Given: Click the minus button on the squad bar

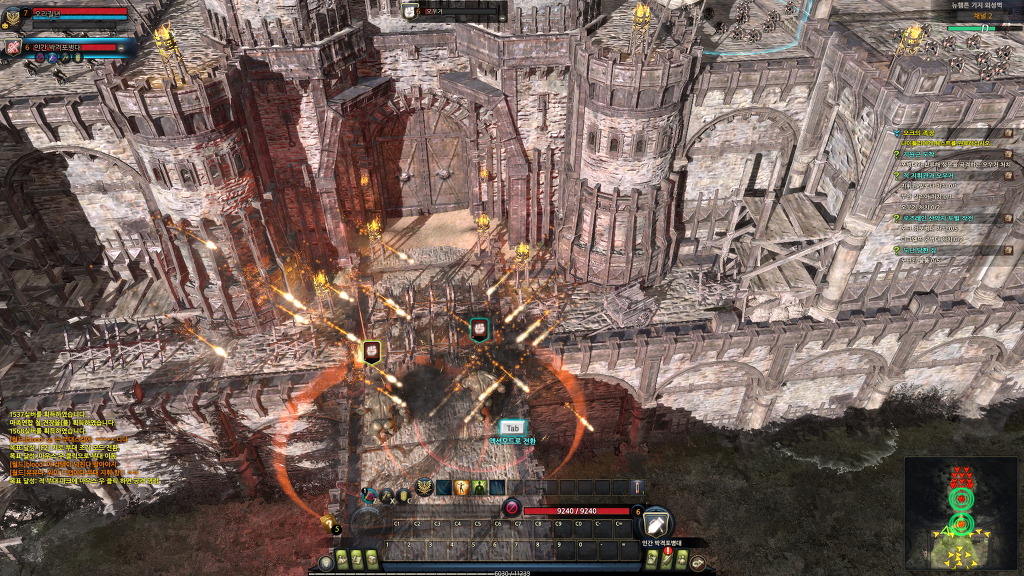Looking at the screenshot, I should coord(121,47).
